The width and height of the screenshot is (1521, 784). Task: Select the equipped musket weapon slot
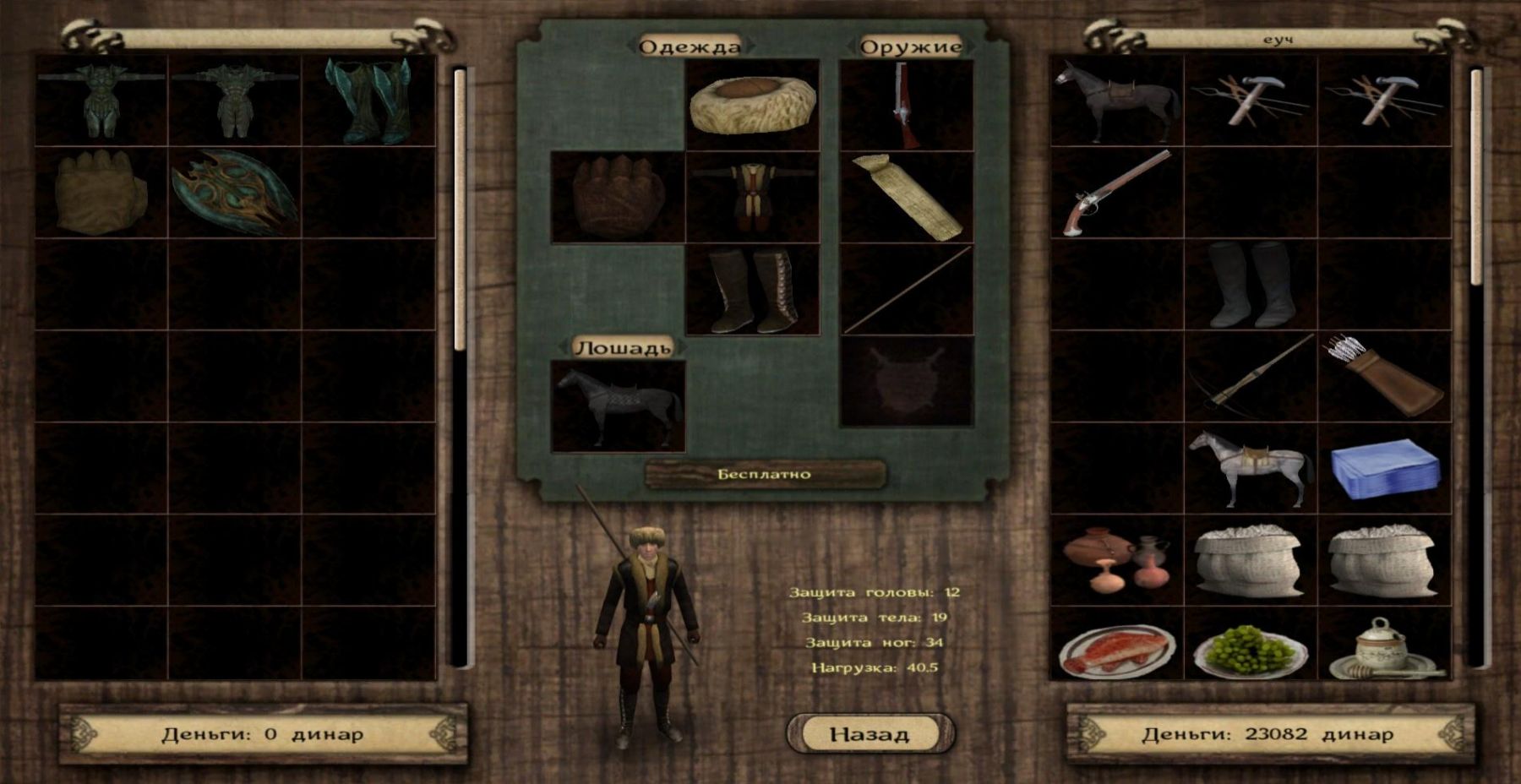907,105
